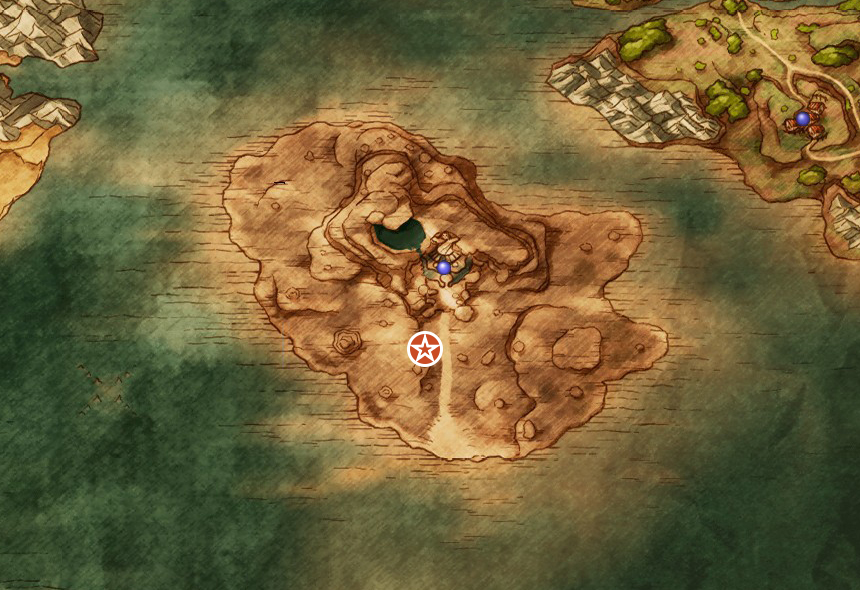Select the blue orb at the northeast village
This screenshot has width=860, height=590.
[802, 118]
